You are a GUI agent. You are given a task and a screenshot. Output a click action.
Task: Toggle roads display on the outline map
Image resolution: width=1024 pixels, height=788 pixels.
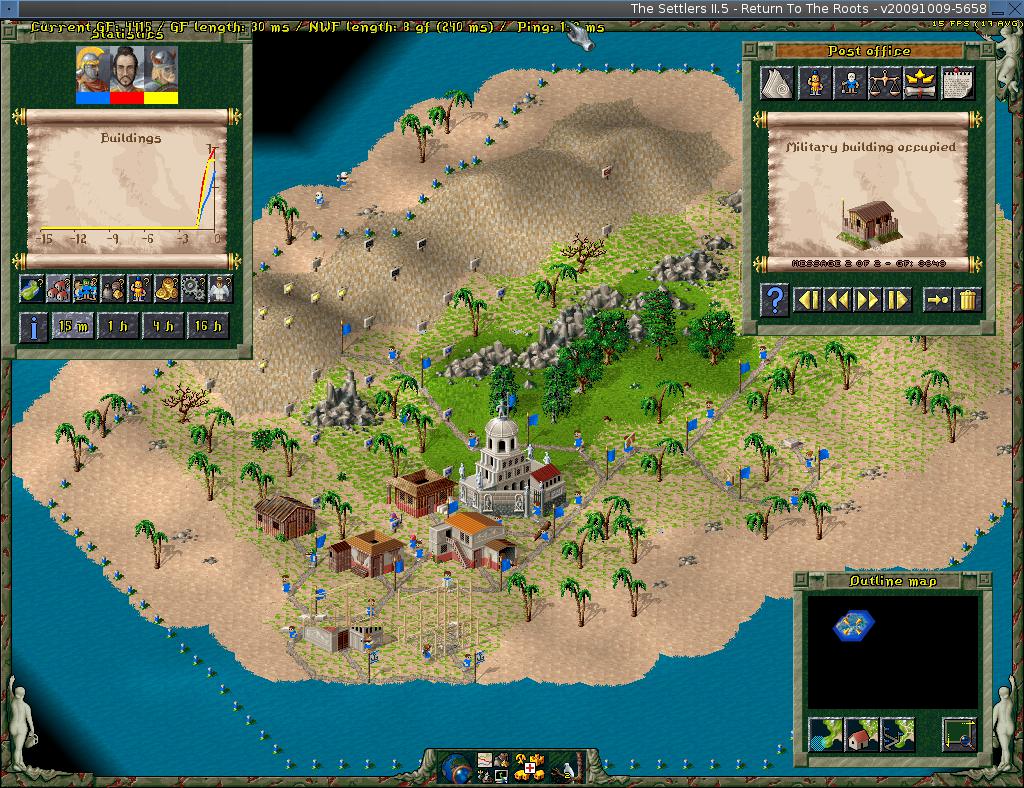tap(896, 735)
